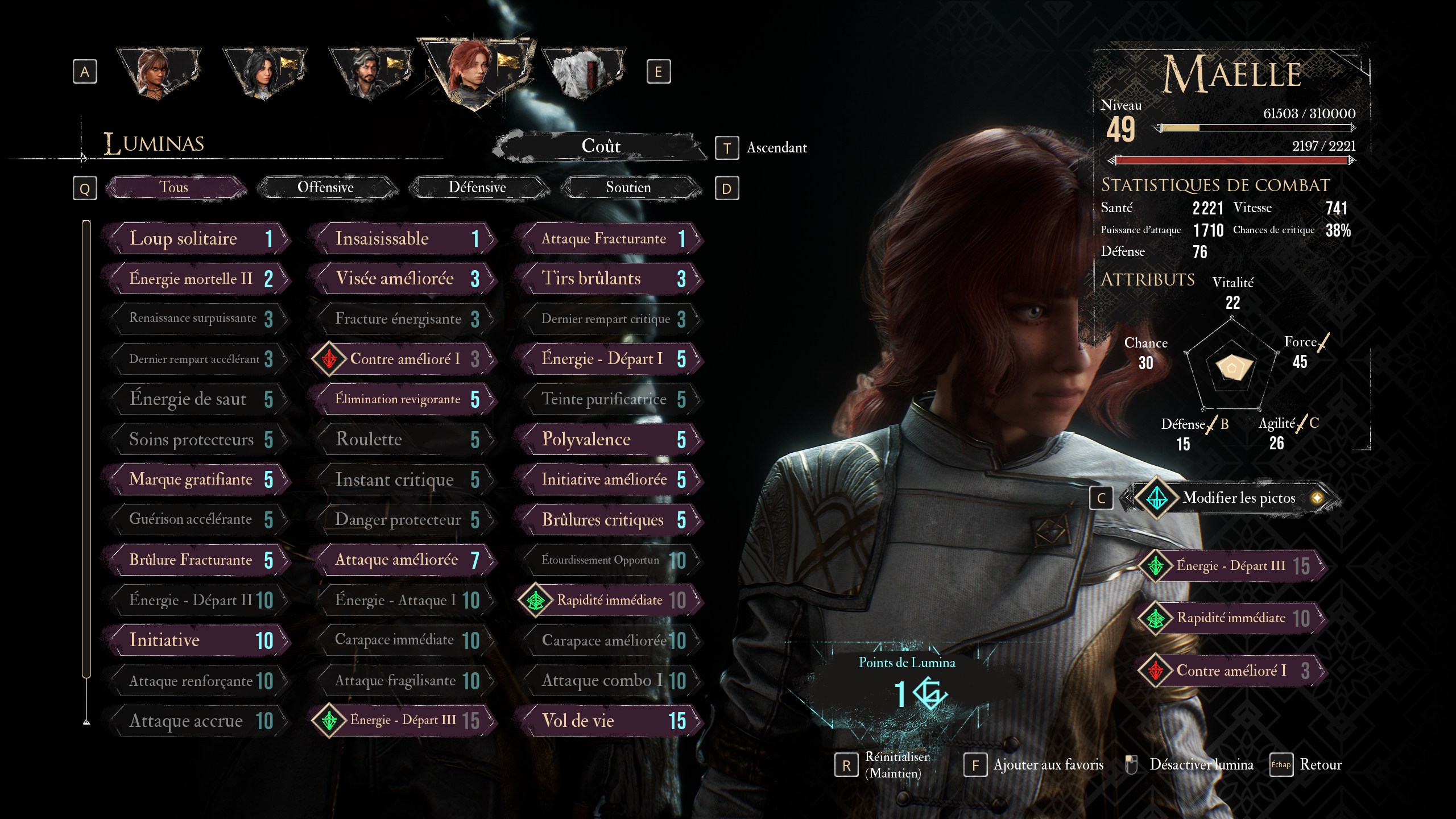Activate the Roulette lumina
Screen dimensions: 1456x819
[403, 439]
